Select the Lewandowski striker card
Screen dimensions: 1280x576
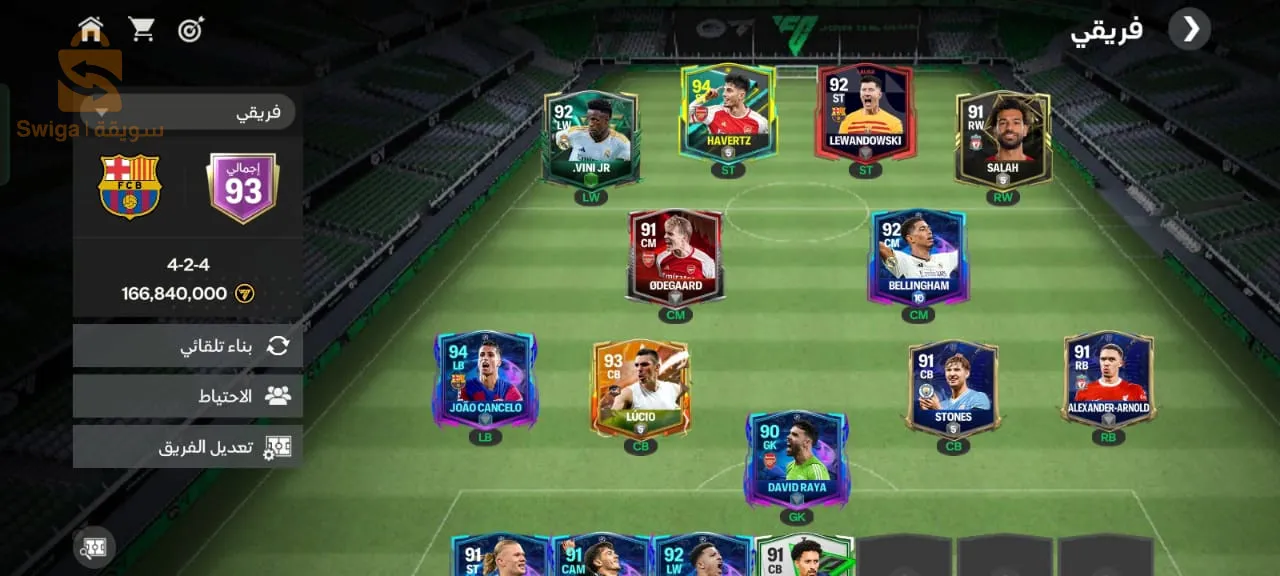point(866,112)
